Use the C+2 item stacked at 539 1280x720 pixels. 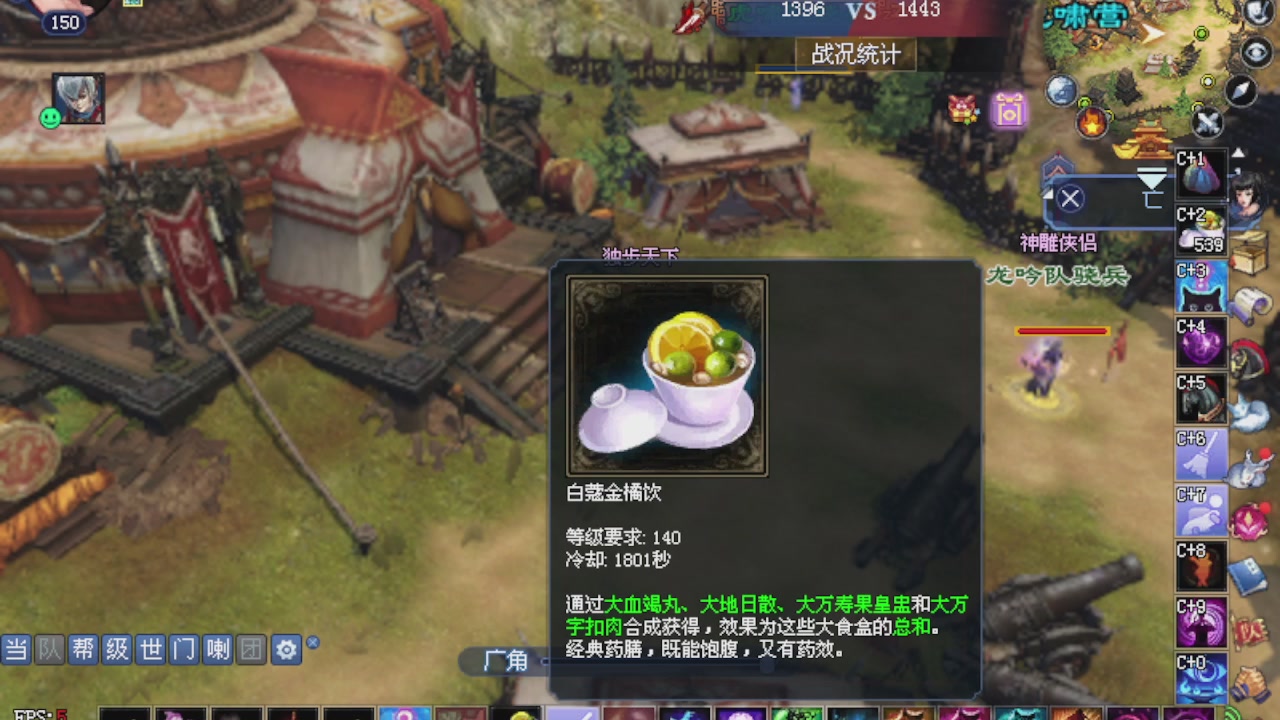[x=1202, y=230]
